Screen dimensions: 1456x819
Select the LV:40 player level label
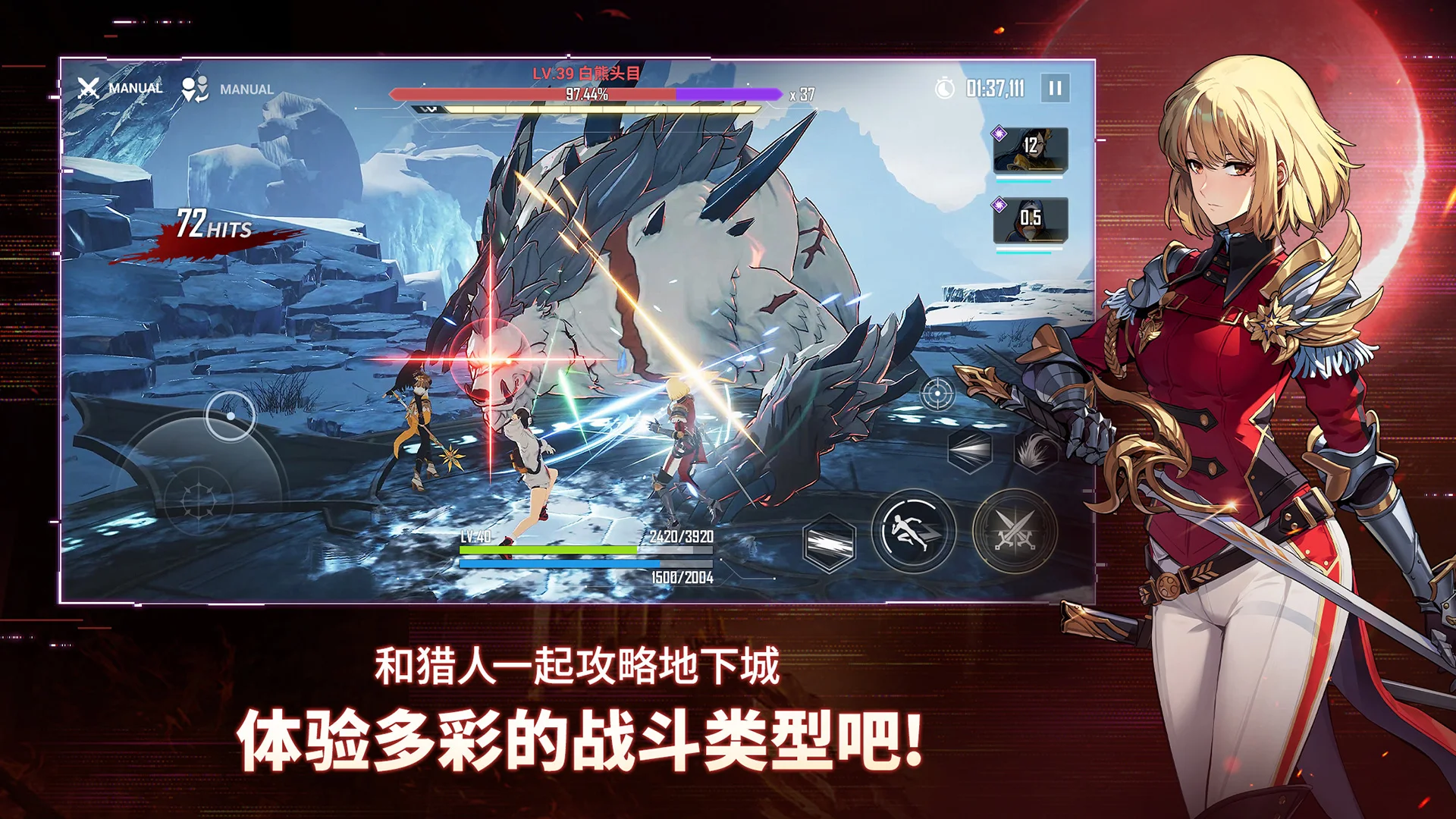tap(475, 536)
